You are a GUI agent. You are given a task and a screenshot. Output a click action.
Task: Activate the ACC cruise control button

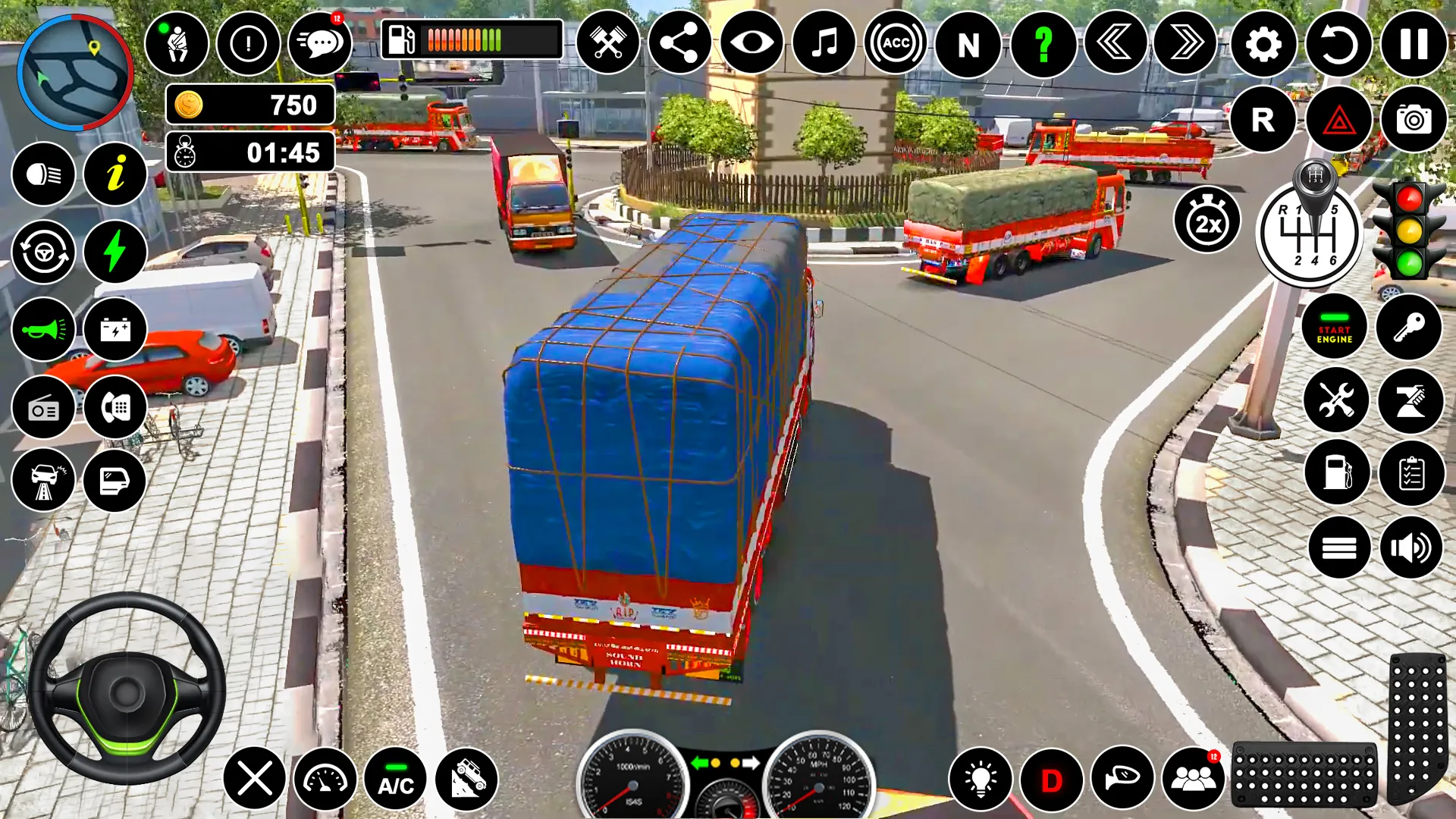896,43
